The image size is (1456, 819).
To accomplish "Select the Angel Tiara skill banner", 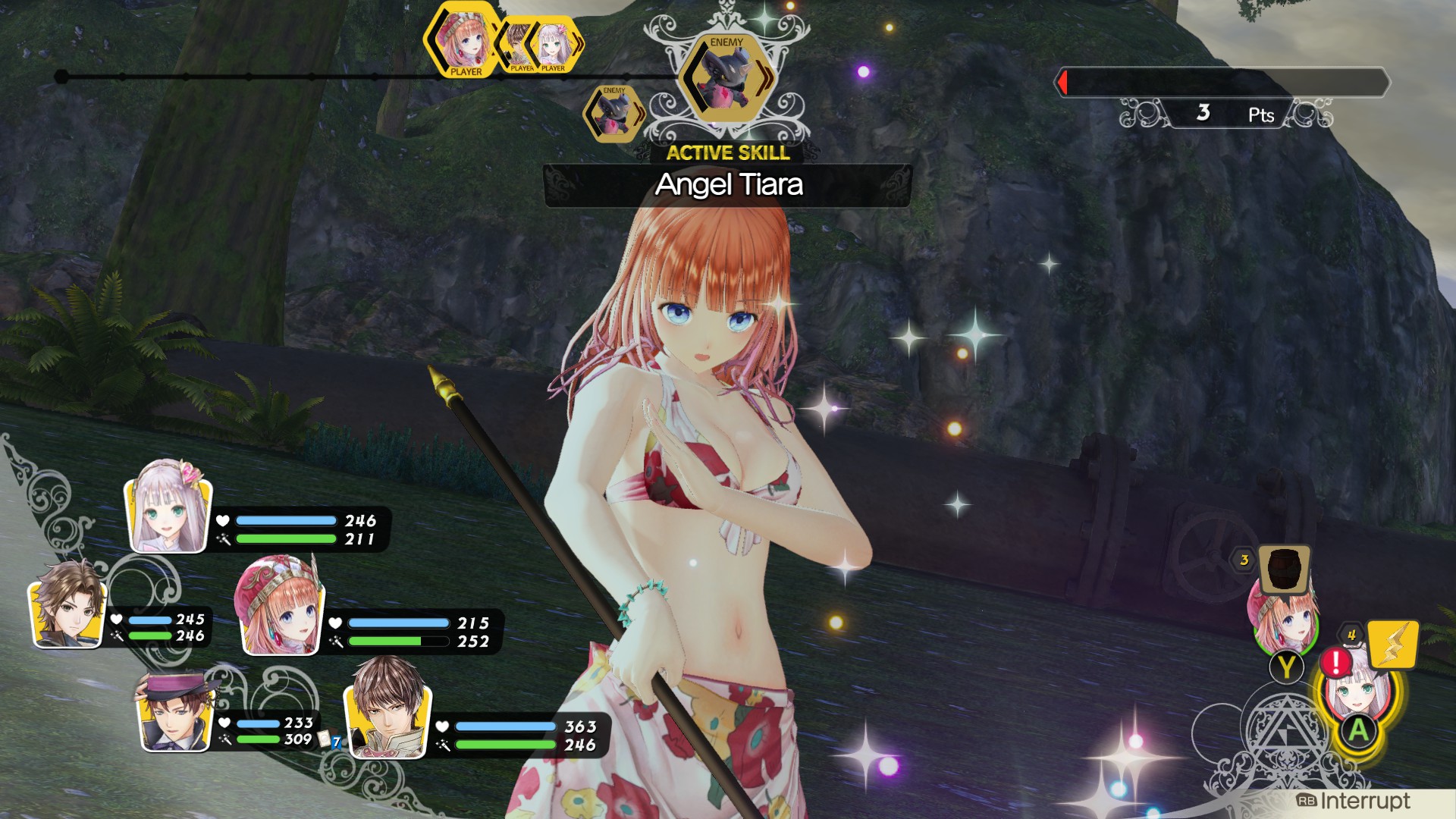I will point(726,185).
